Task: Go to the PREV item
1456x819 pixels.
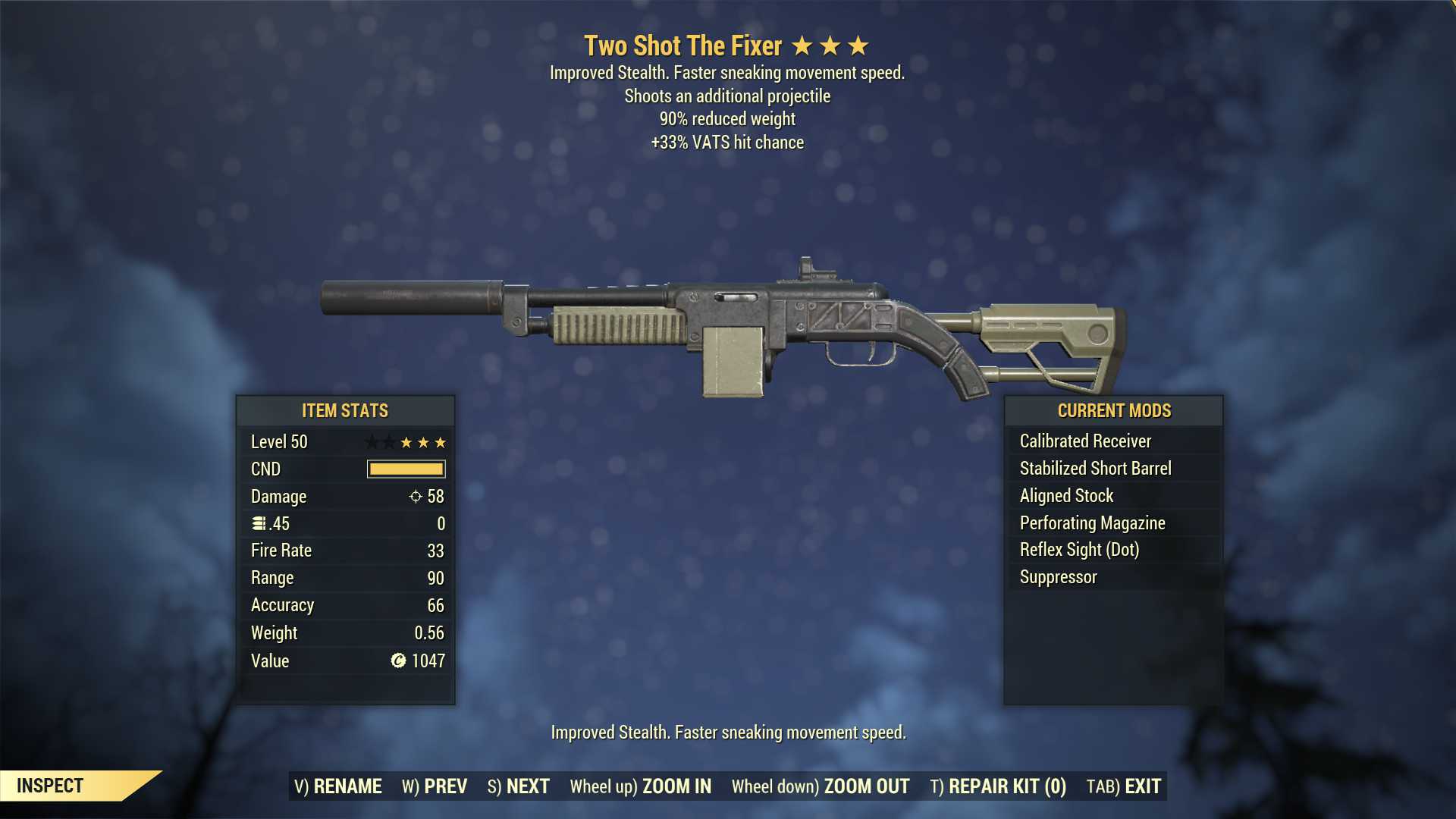Action: [435, 786]
